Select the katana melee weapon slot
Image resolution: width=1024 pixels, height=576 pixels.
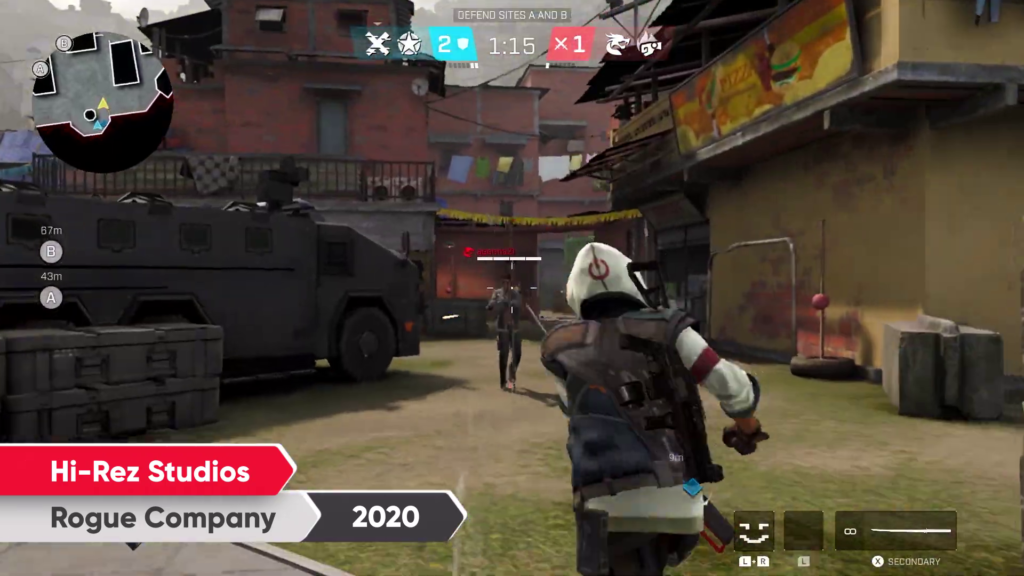pyautogui.click(x=896, y=531)
